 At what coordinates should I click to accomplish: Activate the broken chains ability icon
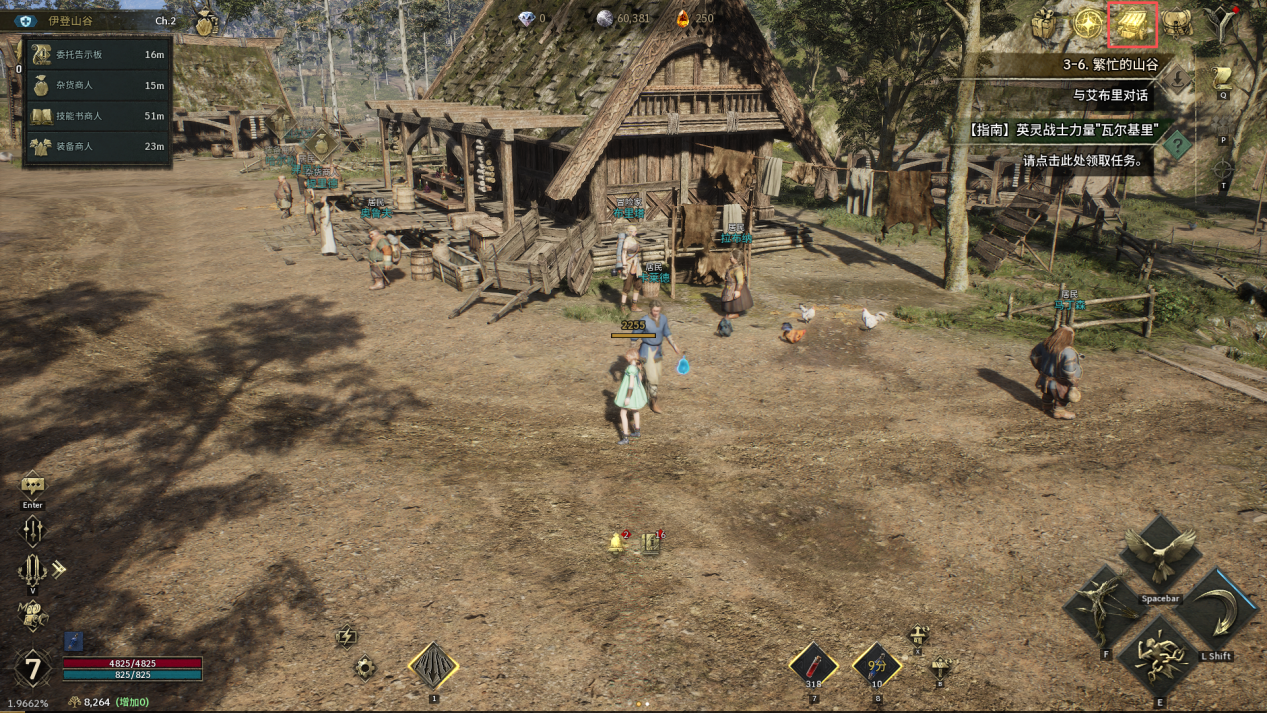coord(1160,658)
